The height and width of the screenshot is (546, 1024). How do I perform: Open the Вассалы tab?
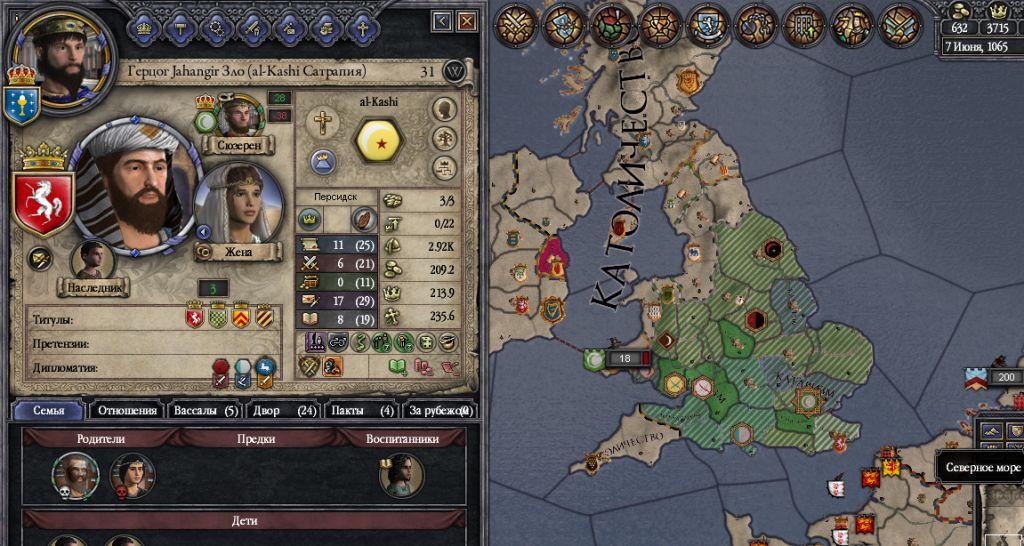(x=206, y=410)
